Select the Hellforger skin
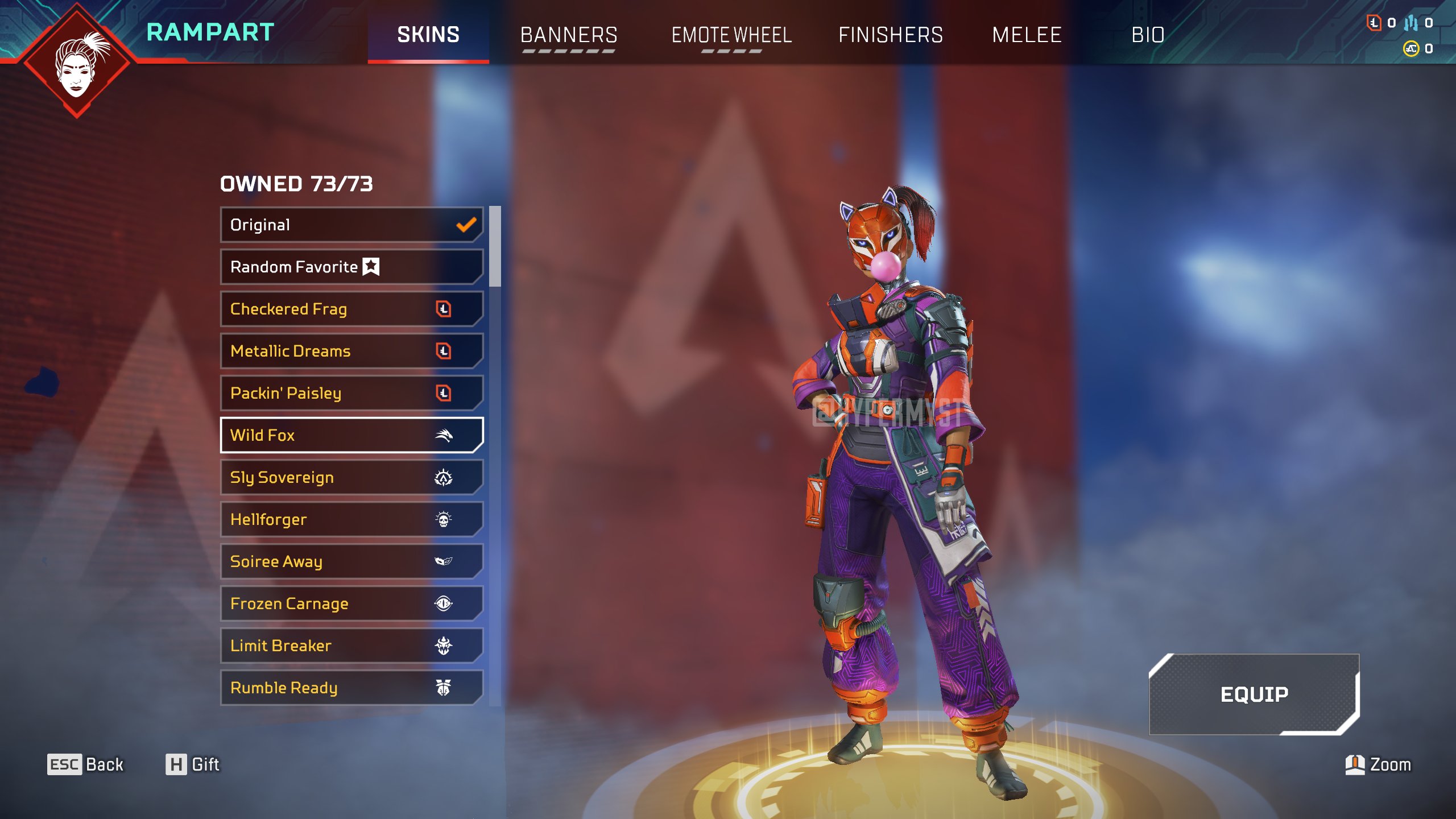The image size is (1456, 819). pyautogui.click(x=351, y=519)
